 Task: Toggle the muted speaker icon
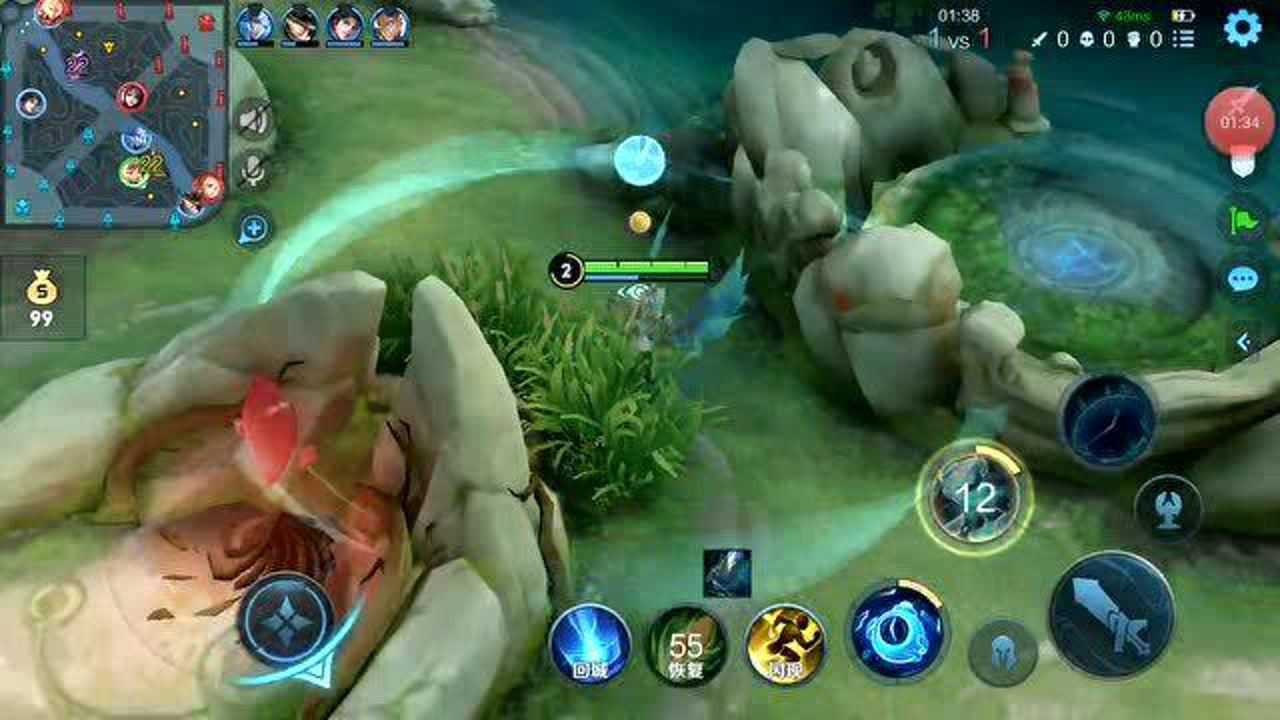tap(253, 121)
